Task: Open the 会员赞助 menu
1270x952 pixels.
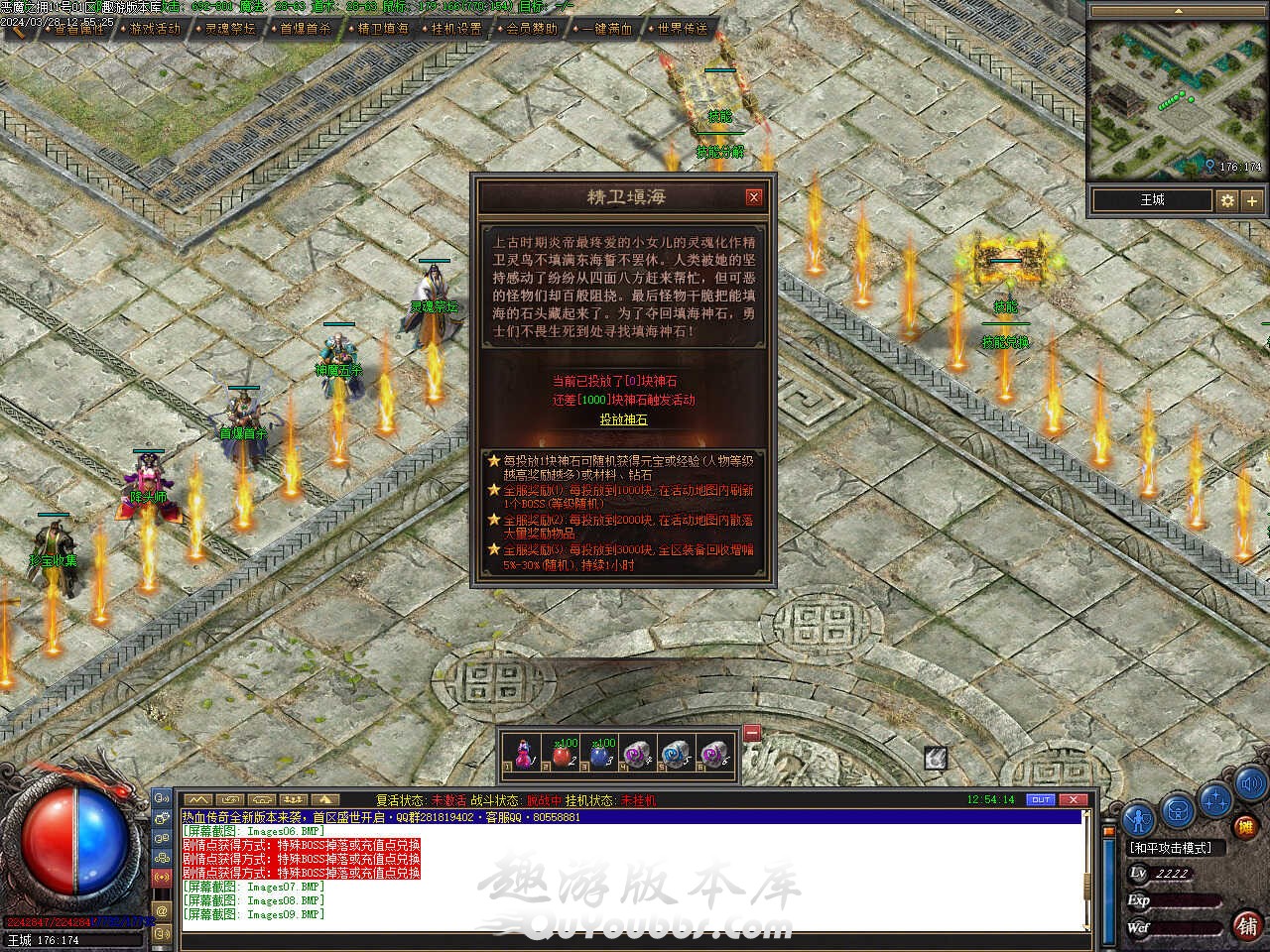Action: tap(532, 29)
